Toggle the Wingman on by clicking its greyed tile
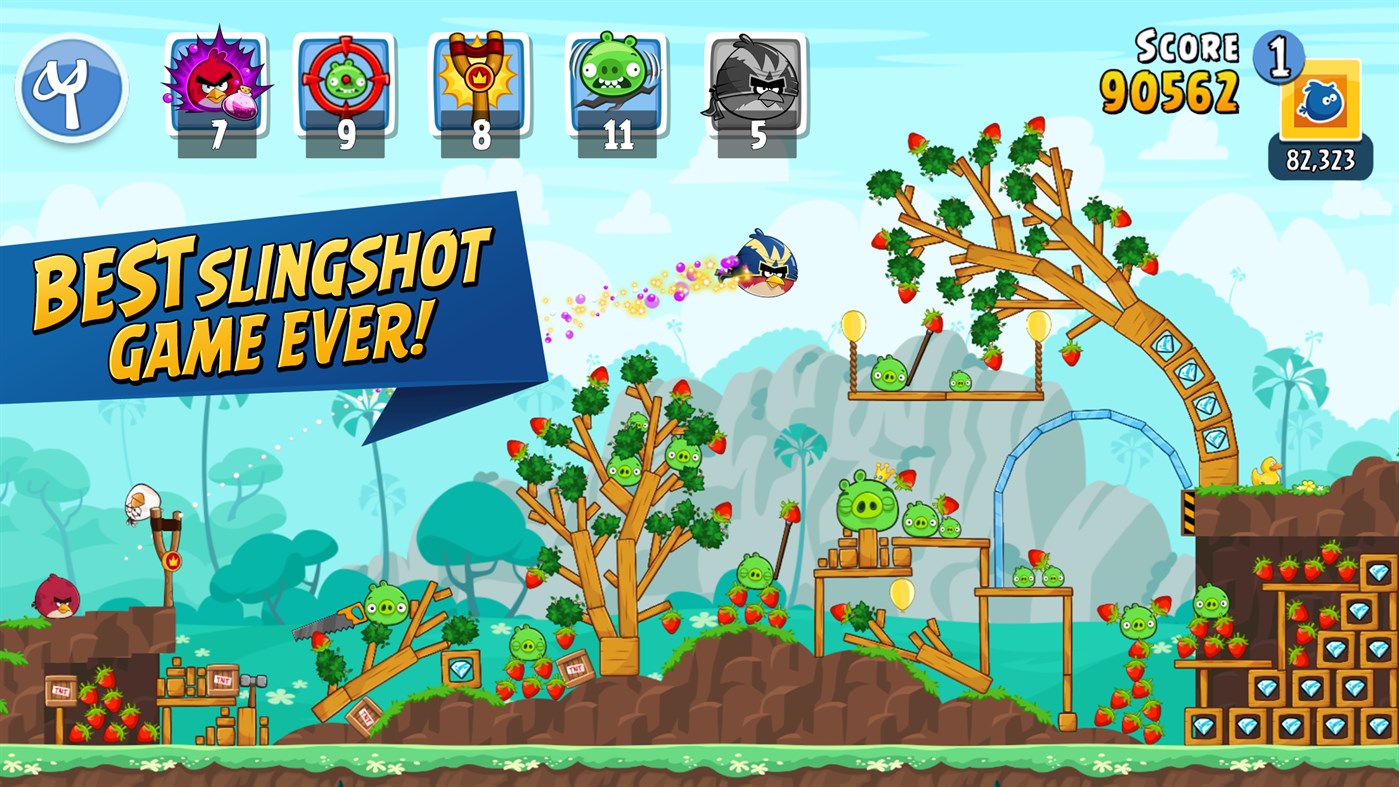This screenshot has width=1399, height=787. coord(755,80)
